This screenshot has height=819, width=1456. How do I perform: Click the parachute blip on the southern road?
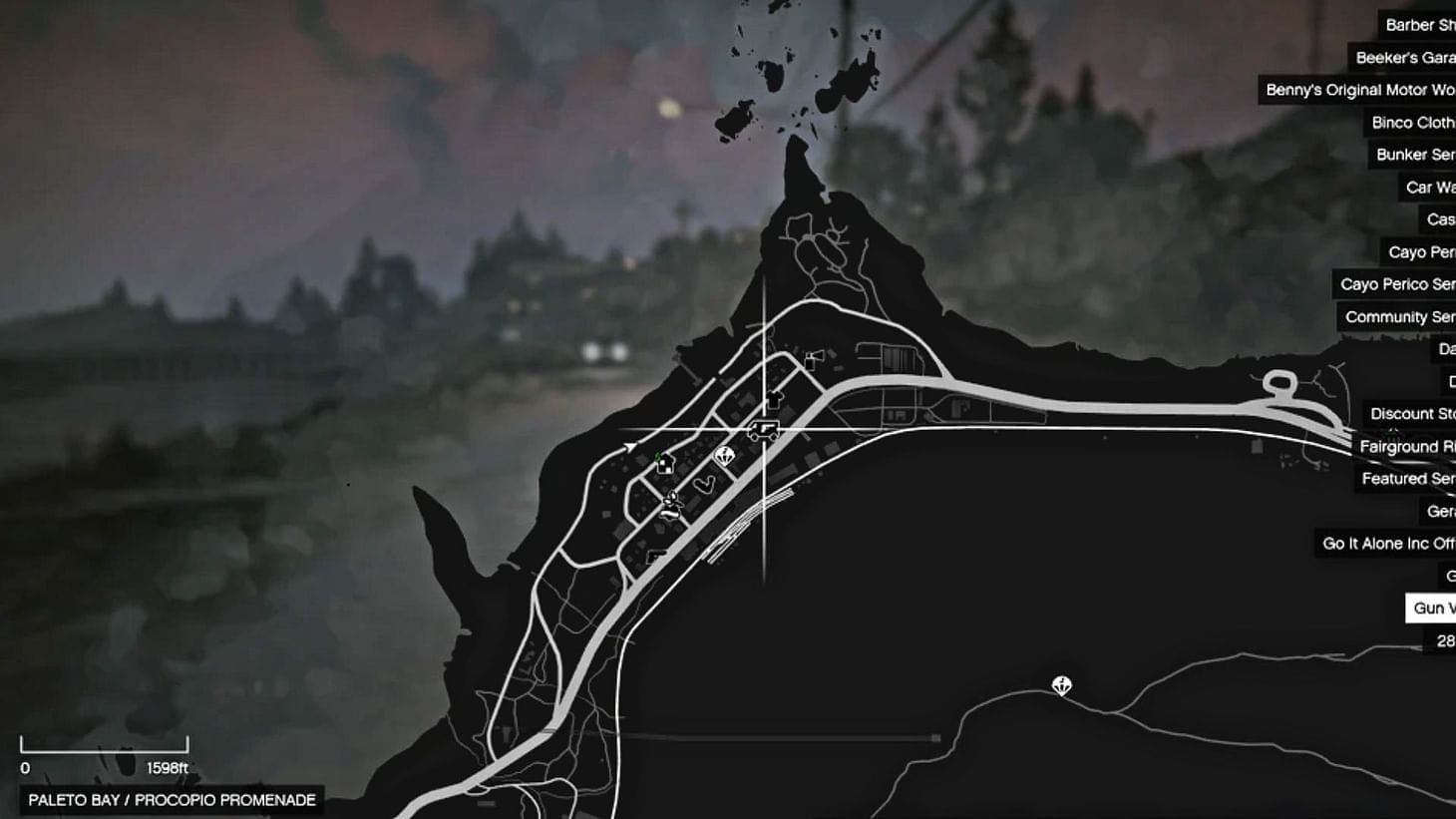(x=1061, y=686)
